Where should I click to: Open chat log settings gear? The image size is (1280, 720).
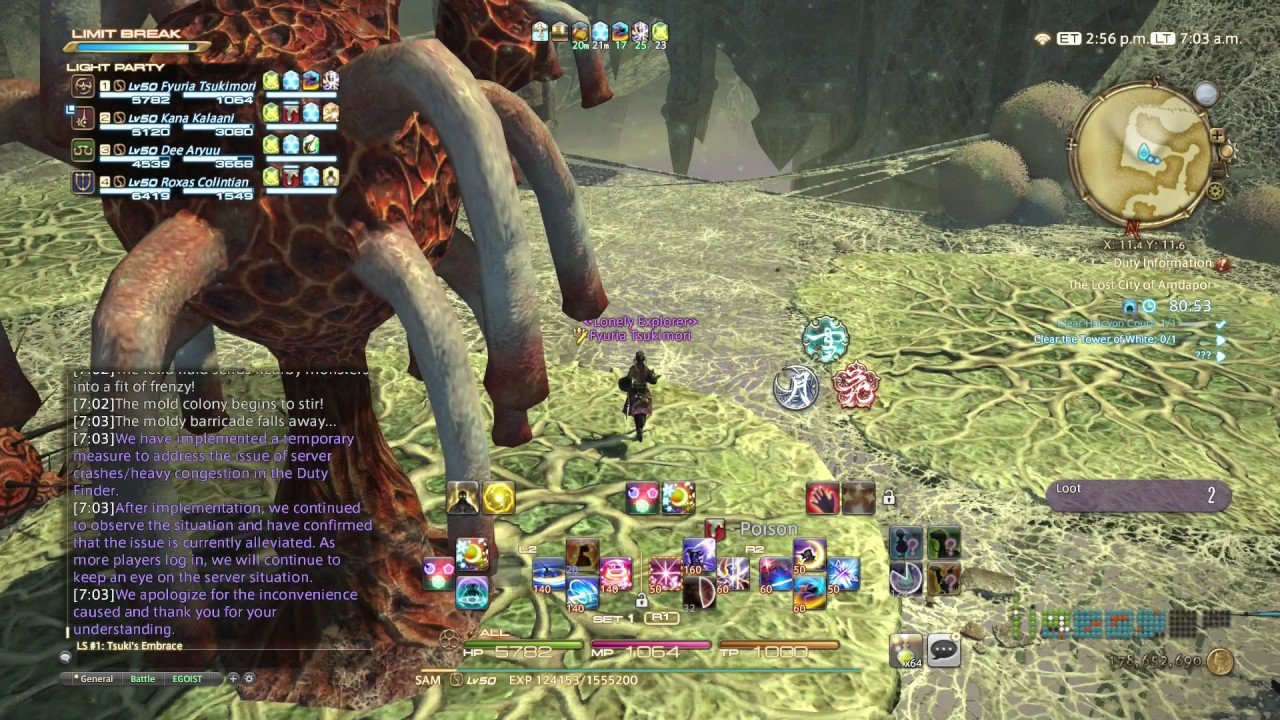[x=249, y=678]
